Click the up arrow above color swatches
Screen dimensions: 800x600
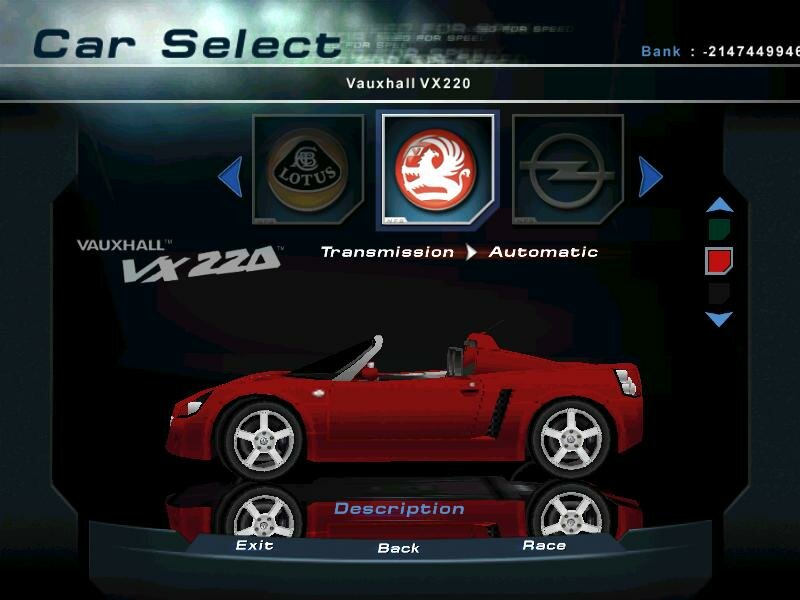tap(719, 205)
